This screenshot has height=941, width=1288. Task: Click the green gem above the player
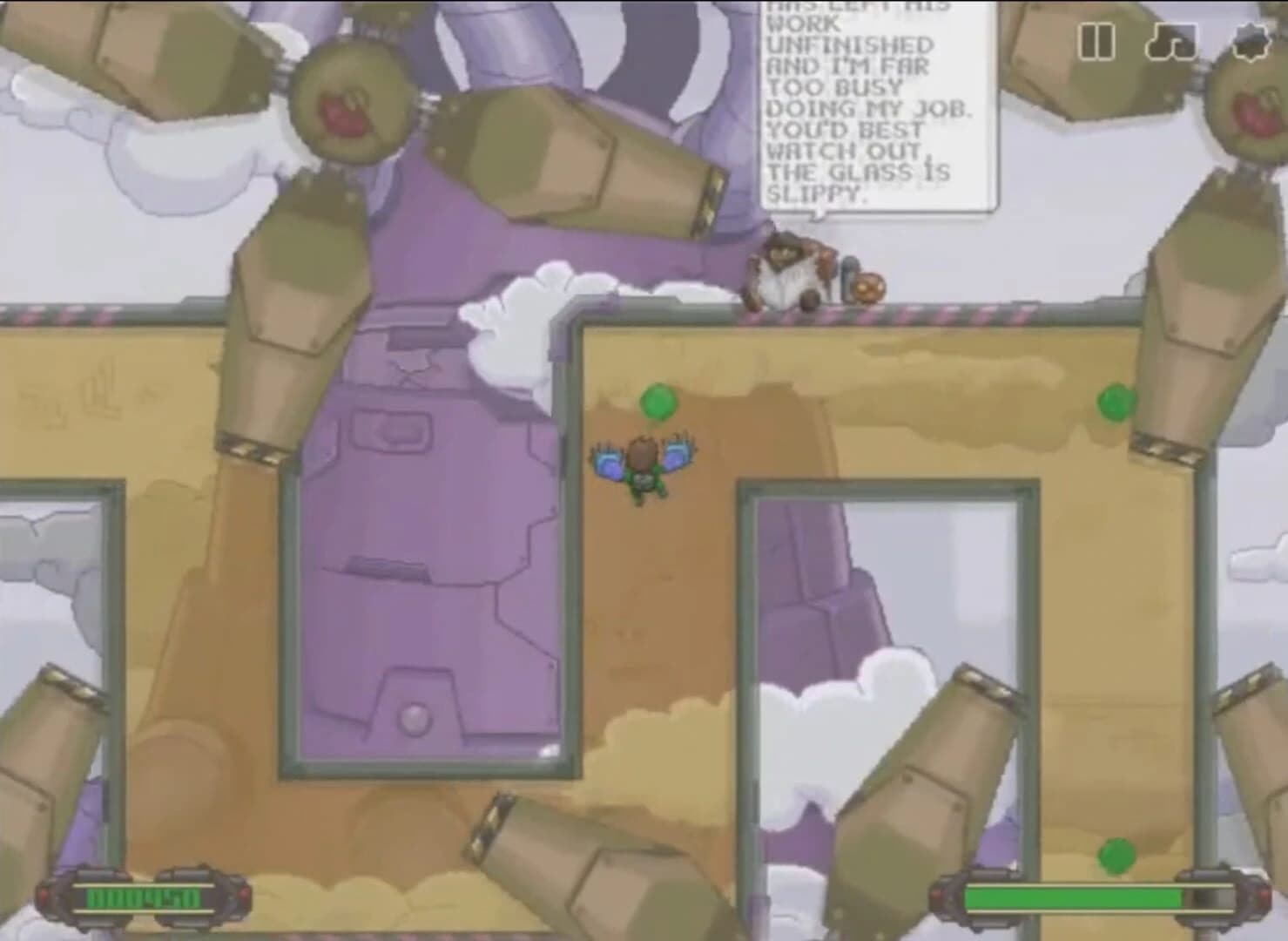657,403
